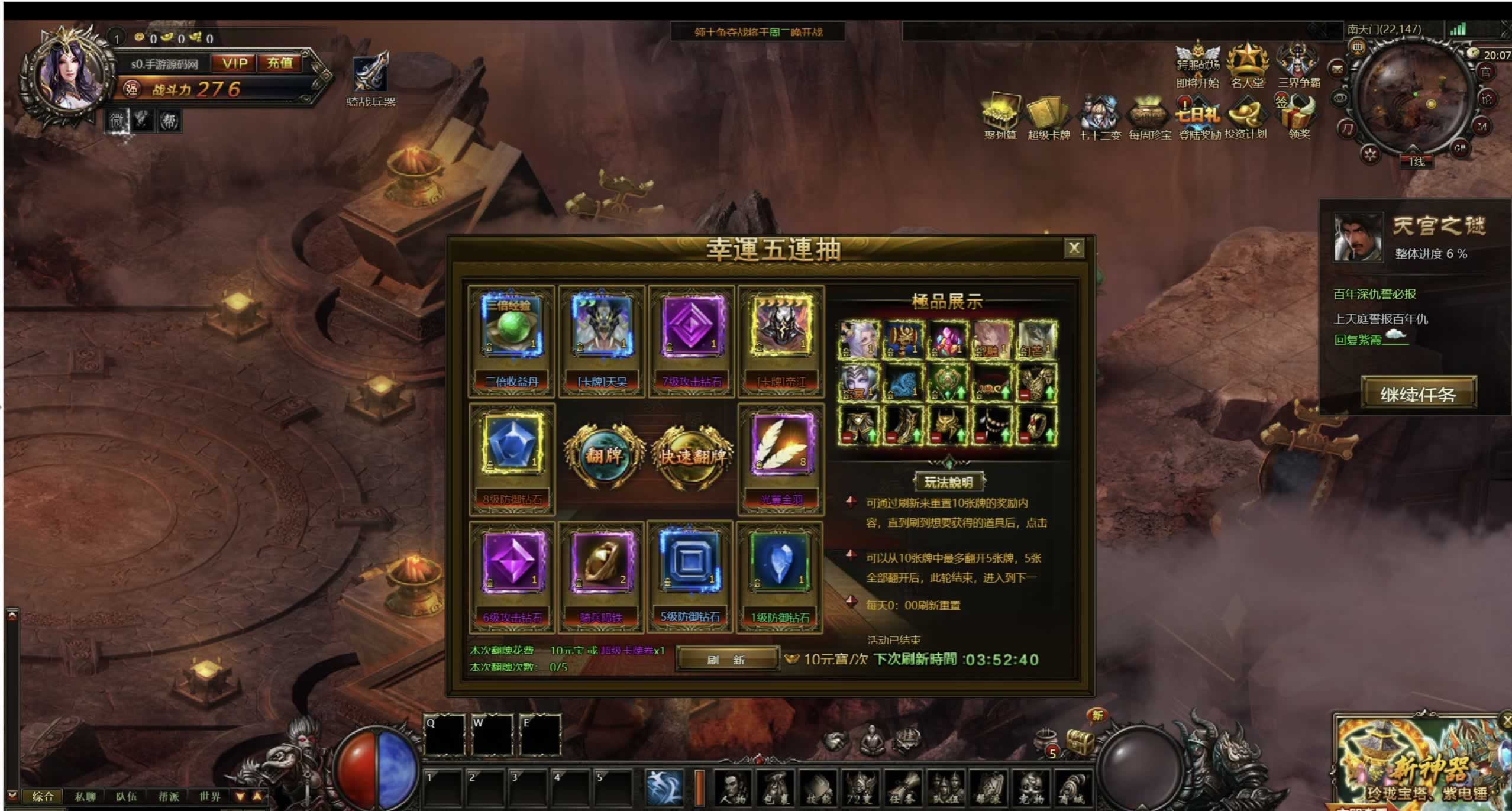
Task: Click the 翻牌 flip card button
Action: click(604, 455)
